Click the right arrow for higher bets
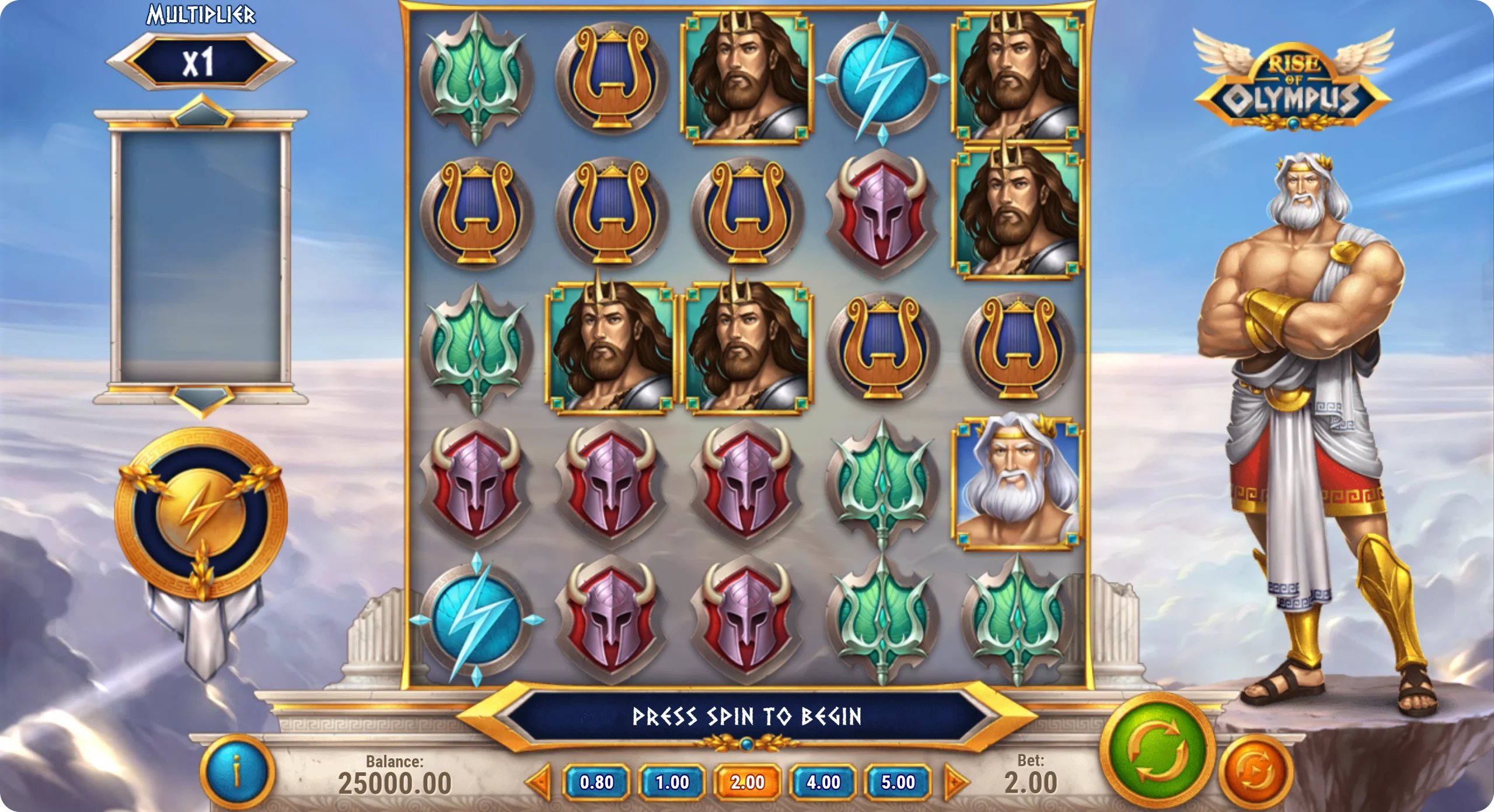This screenshot has height=812, width=1494. (955, 782)
